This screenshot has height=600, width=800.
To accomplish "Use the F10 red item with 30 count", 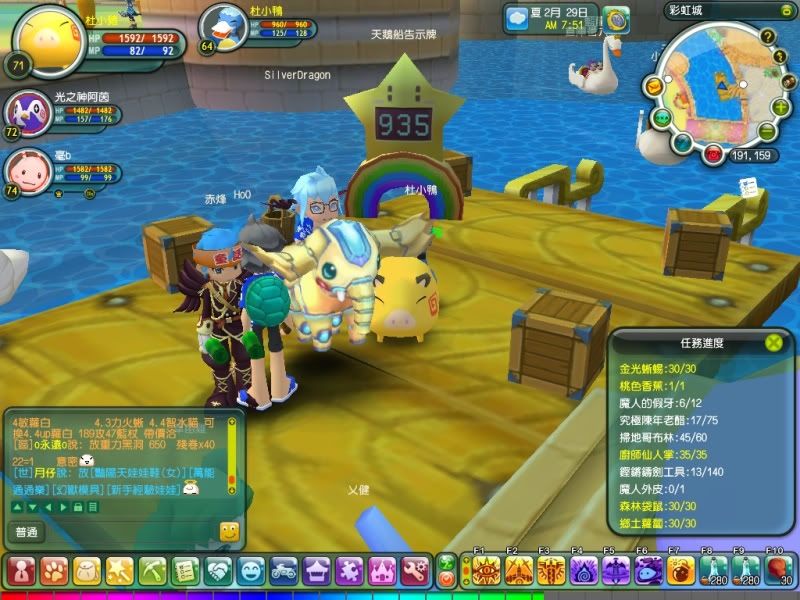I will click(779, 571).
